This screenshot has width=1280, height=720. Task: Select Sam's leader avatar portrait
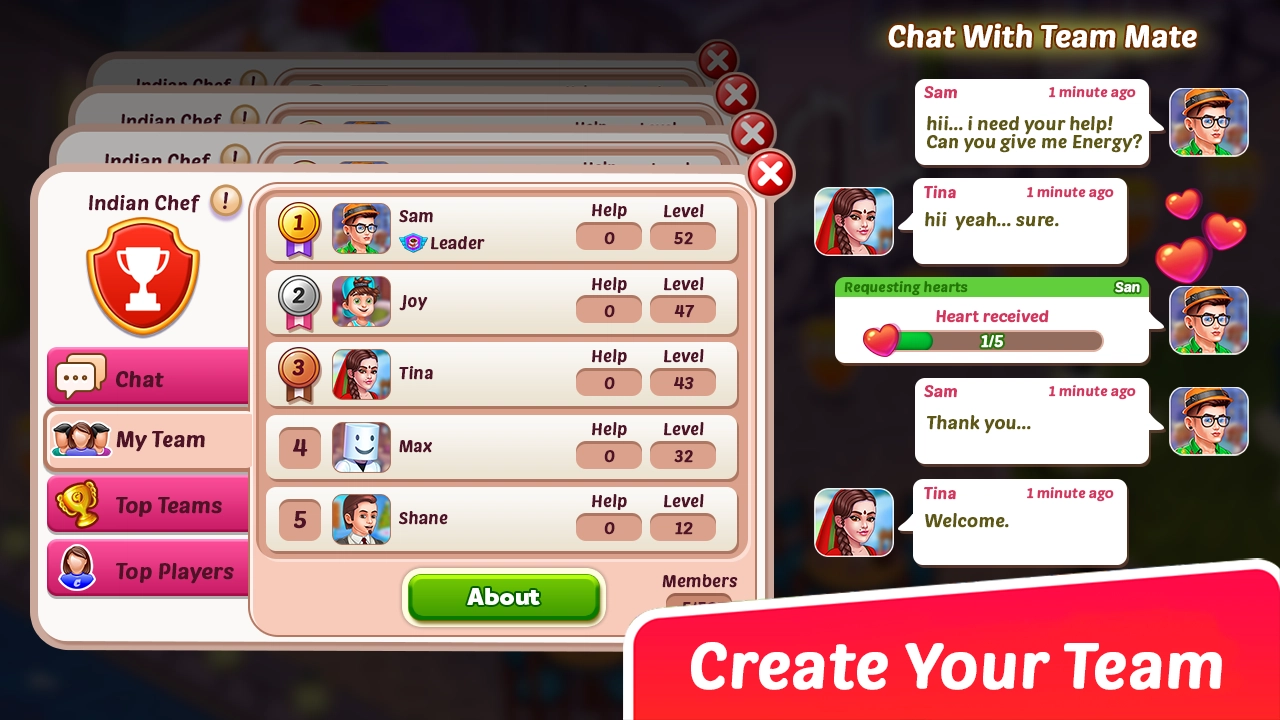(x=361, y=229)
